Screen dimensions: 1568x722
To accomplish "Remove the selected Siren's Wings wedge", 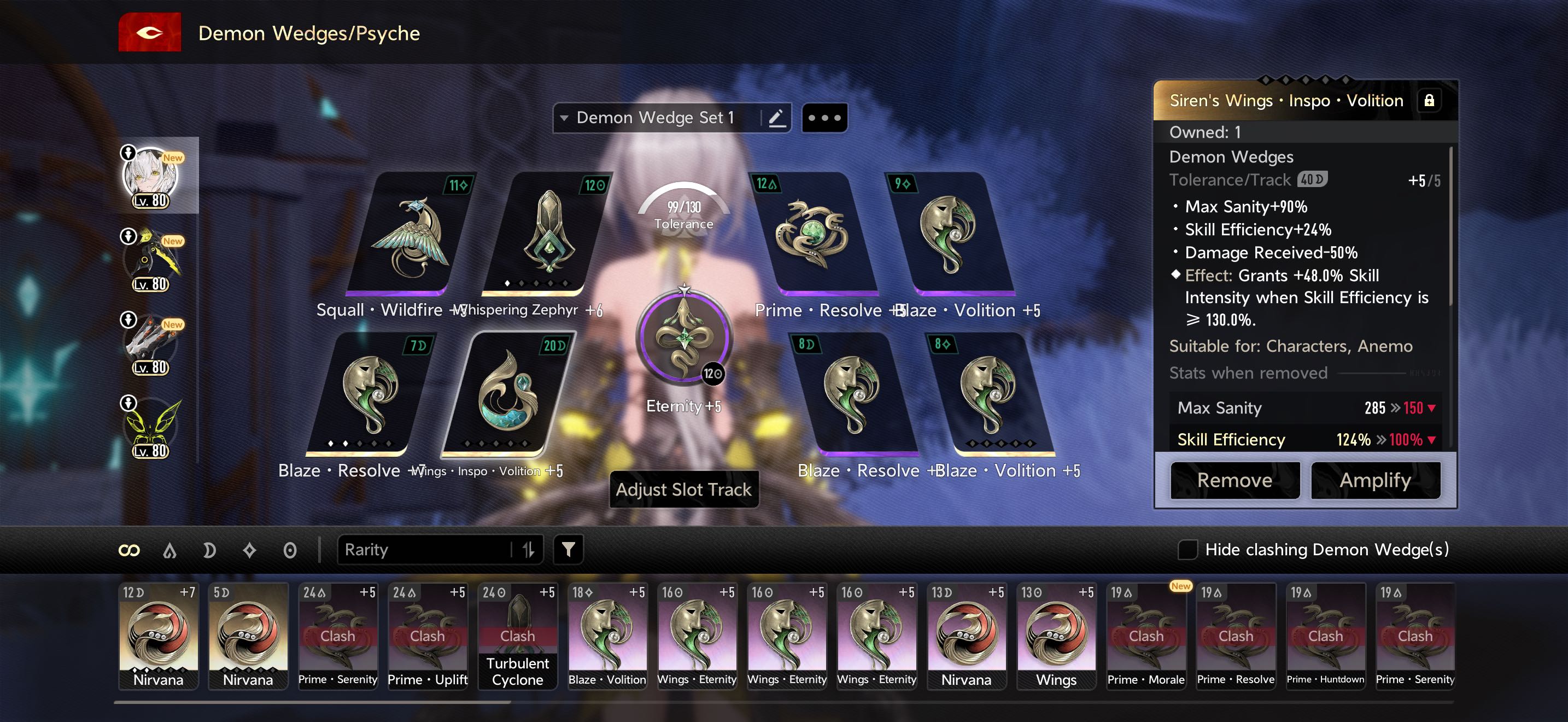I will [1234, 480].
